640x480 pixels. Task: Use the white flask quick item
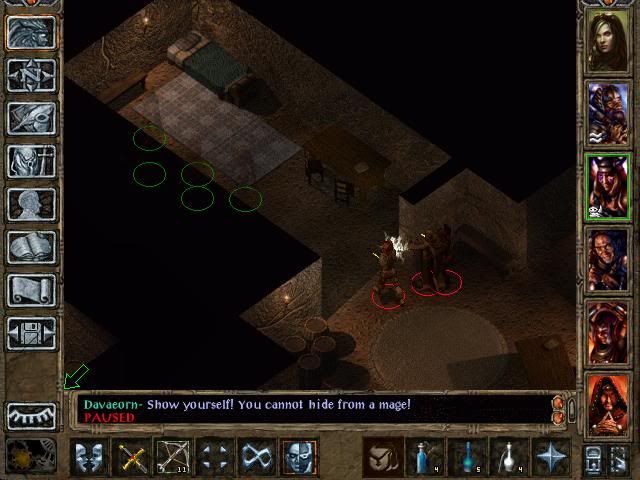pyautogui.click(x=510, y=458)
